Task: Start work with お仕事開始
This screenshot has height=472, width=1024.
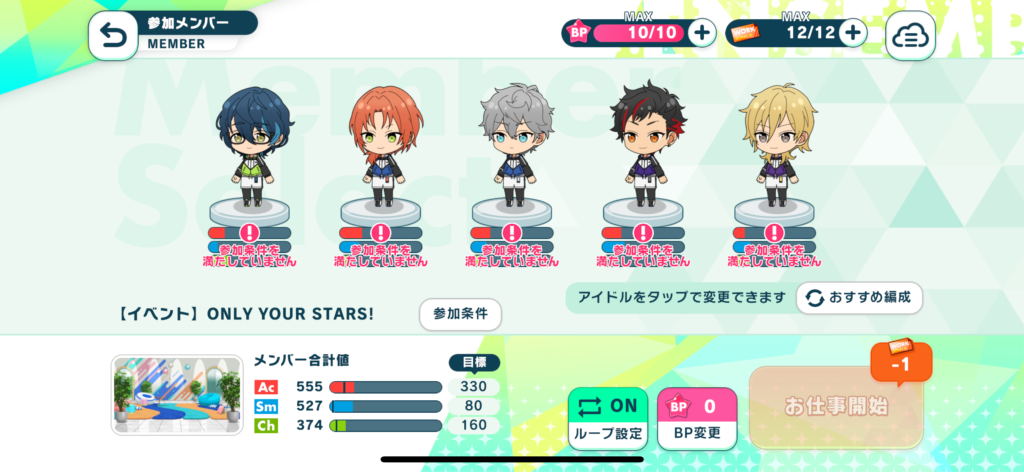Action: tap(835, 407)
